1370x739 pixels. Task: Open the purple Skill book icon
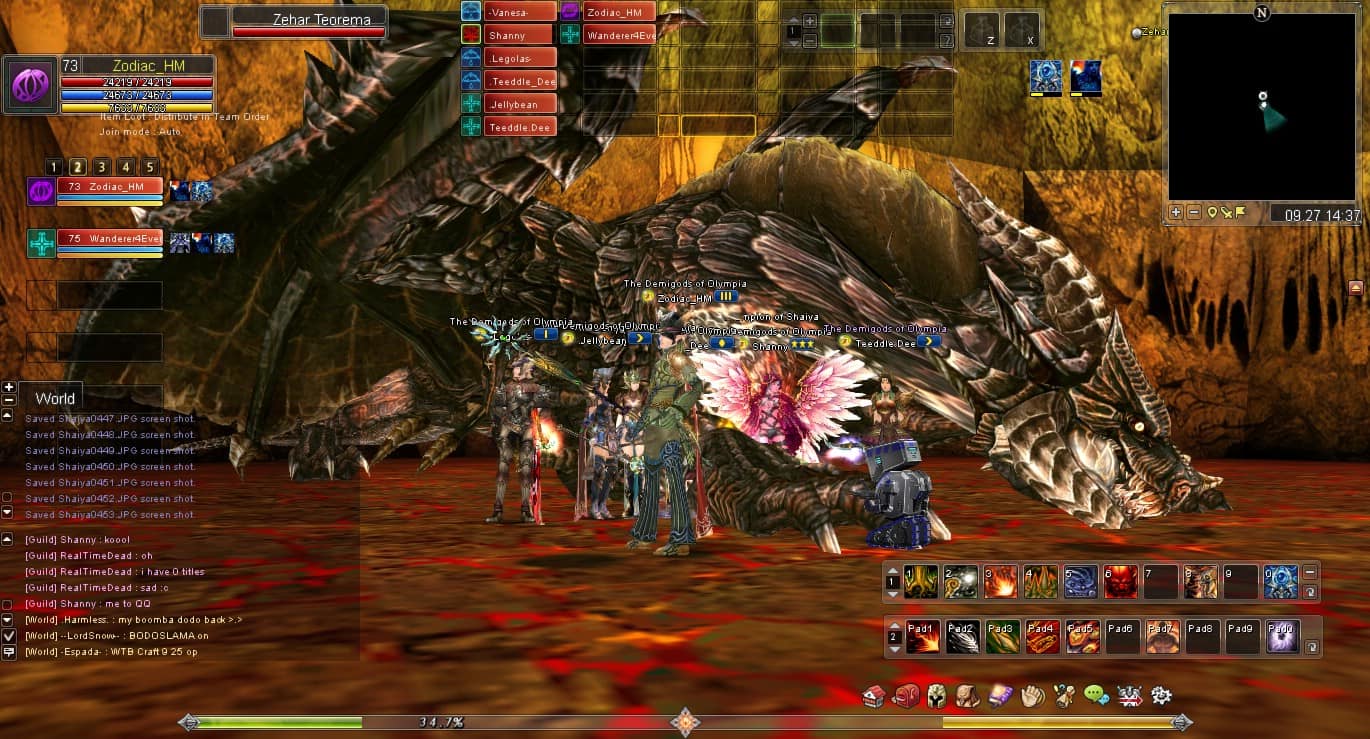[x=1000, y=695]
